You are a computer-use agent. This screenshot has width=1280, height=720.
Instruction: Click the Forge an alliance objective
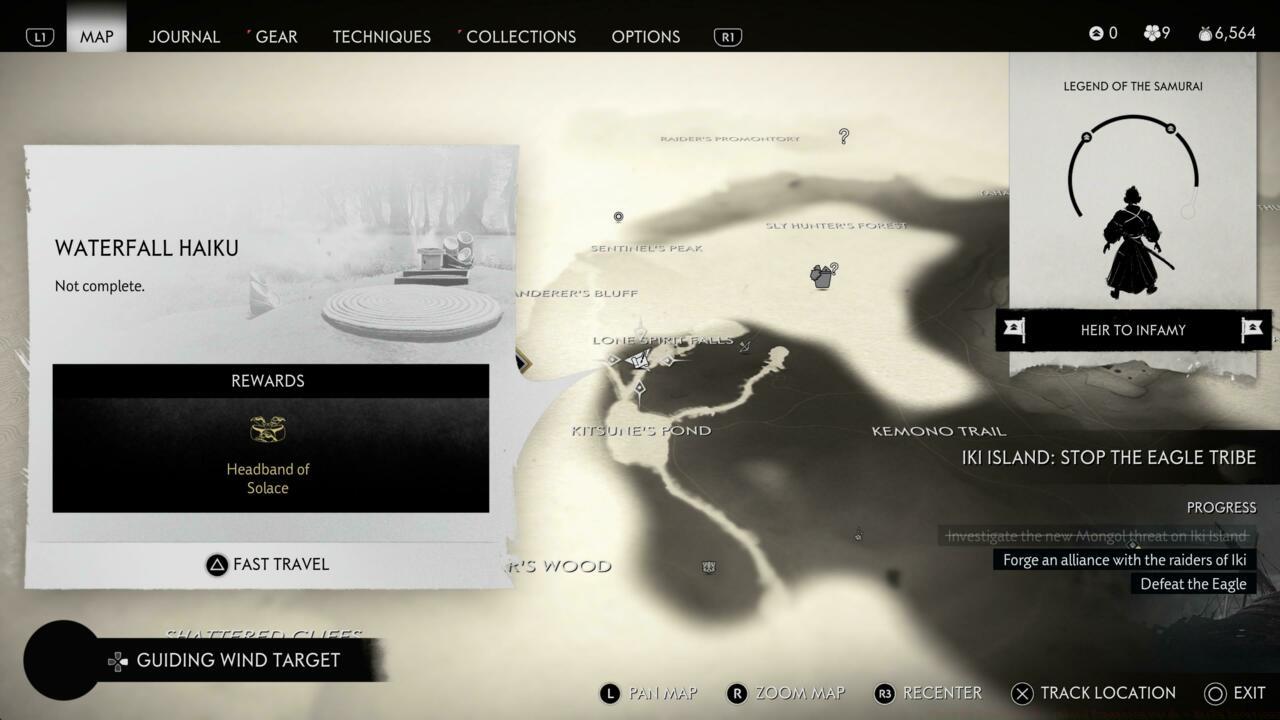(1124, 560)
